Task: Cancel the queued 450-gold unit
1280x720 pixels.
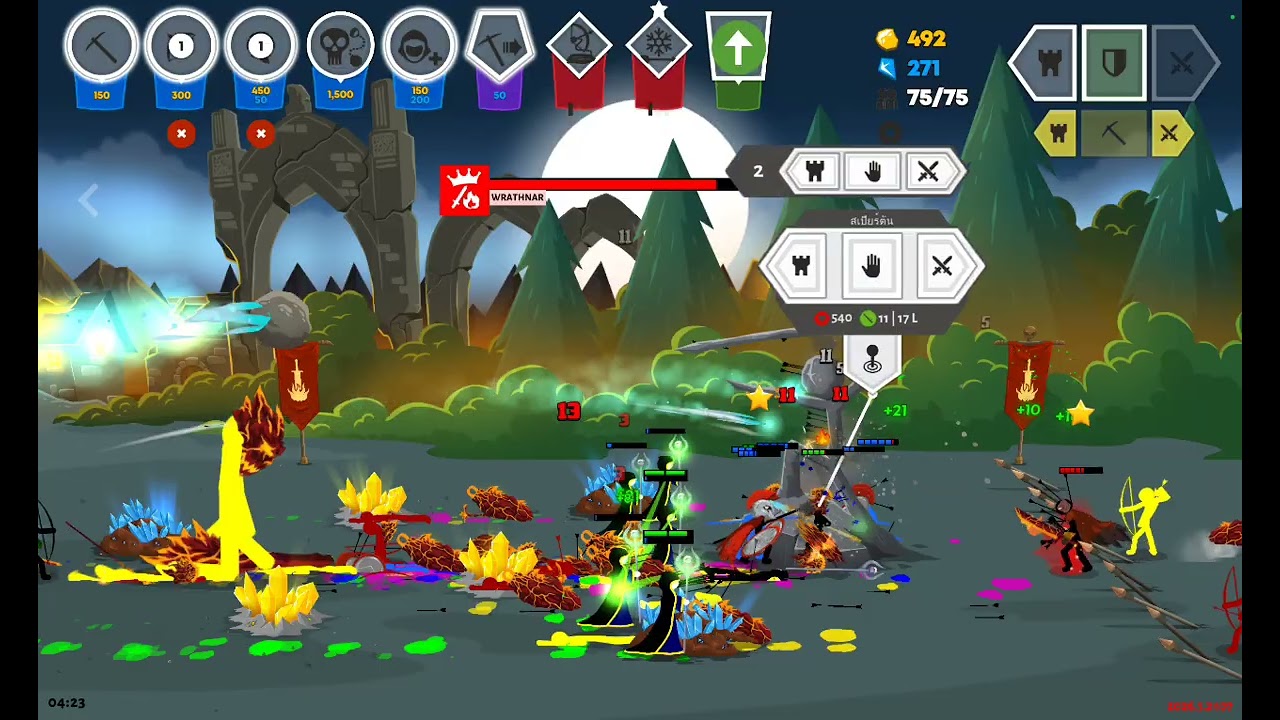Action: pyautogui.click(x=261, y=133)
